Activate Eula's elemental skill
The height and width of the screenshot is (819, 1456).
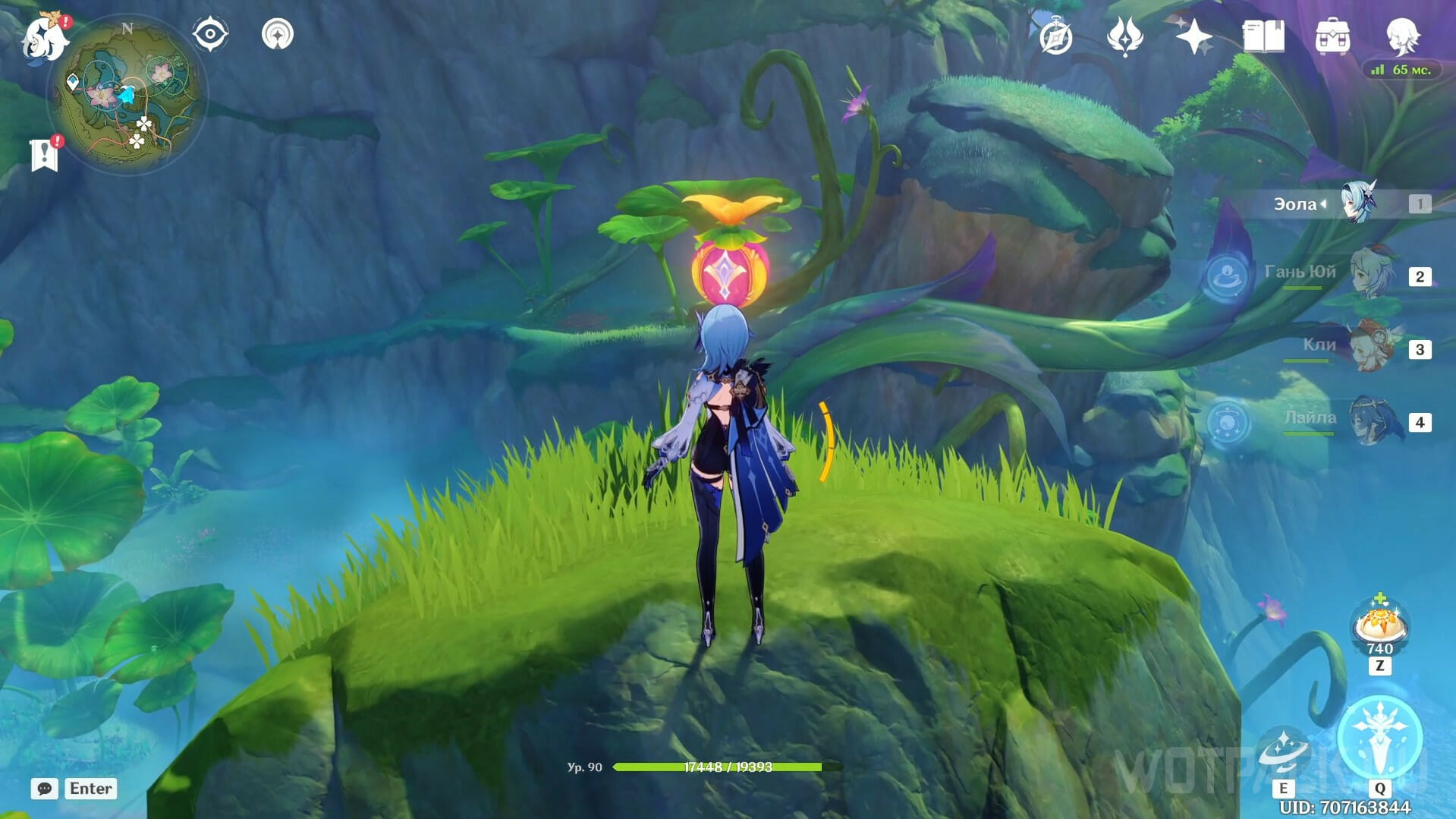click(1284, 750)
